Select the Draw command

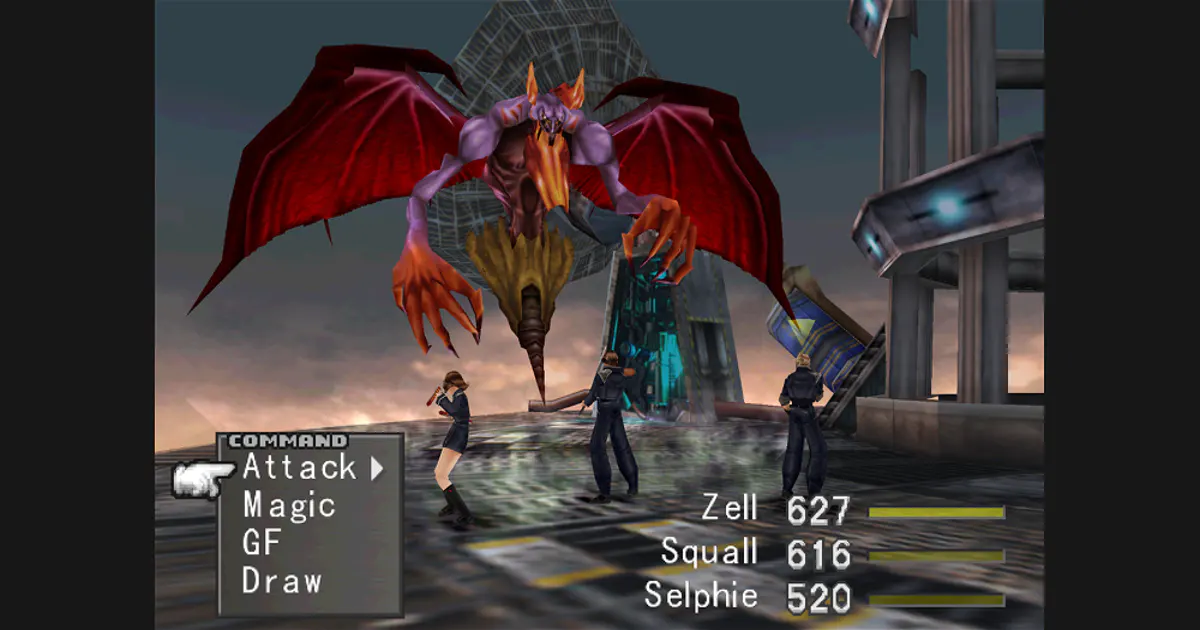pyautogui.click(x=281, y=581)
